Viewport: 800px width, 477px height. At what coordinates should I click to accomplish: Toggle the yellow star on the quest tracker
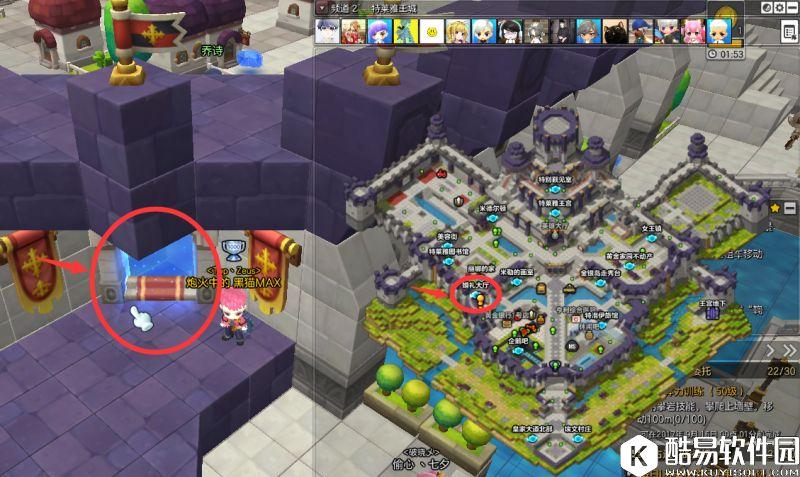coord(774,207)
